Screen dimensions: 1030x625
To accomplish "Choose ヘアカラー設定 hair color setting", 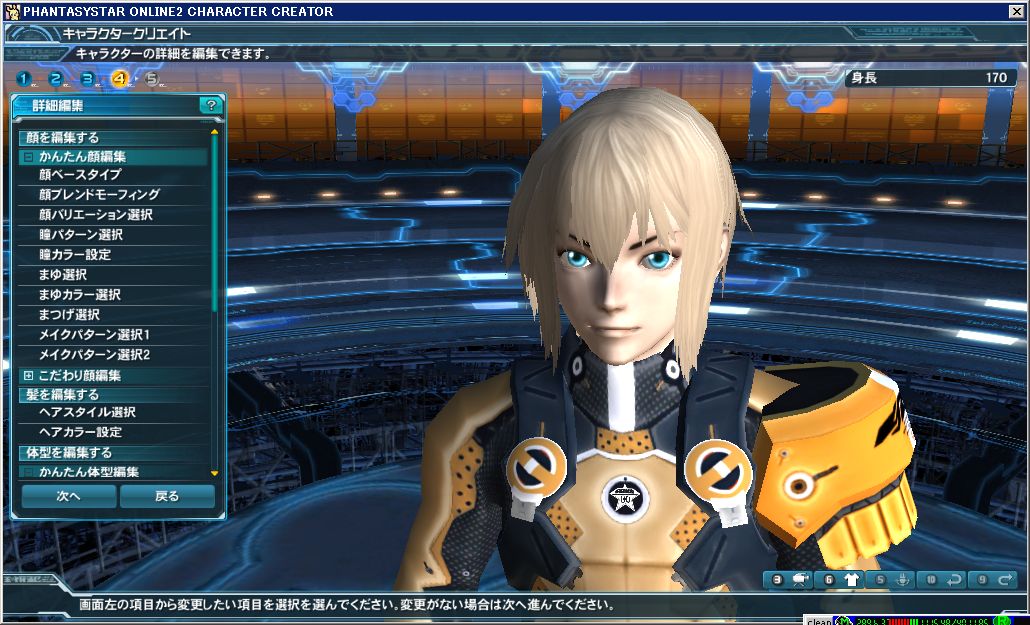I will [80, 432].
